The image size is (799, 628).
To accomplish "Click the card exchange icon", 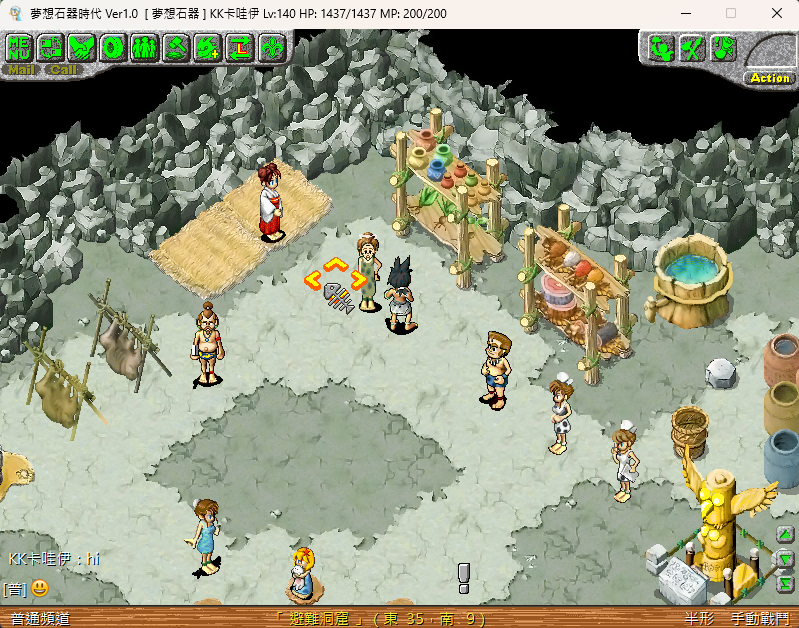I will (51, 46).
